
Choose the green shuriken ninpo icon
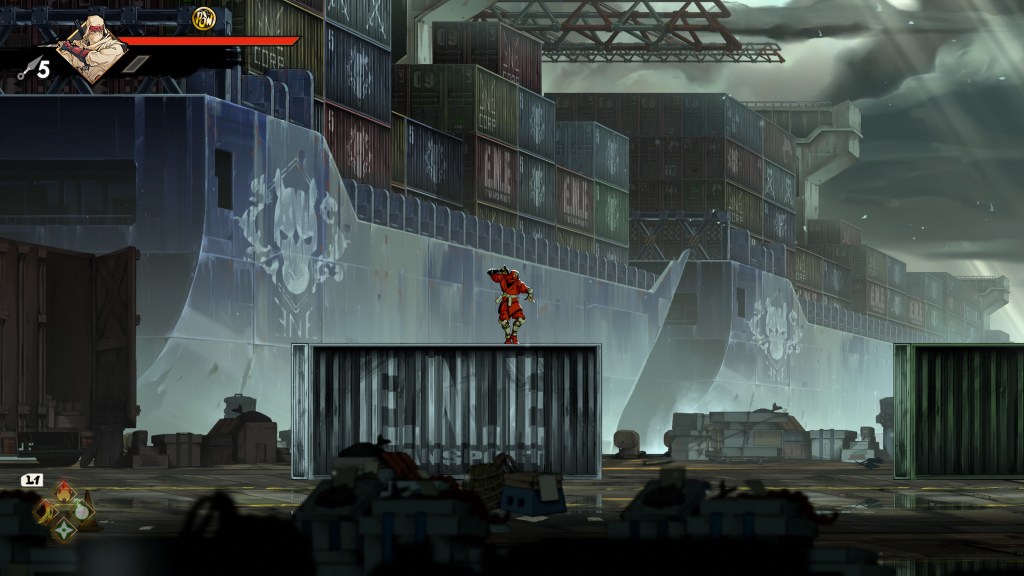pos(65,528)
